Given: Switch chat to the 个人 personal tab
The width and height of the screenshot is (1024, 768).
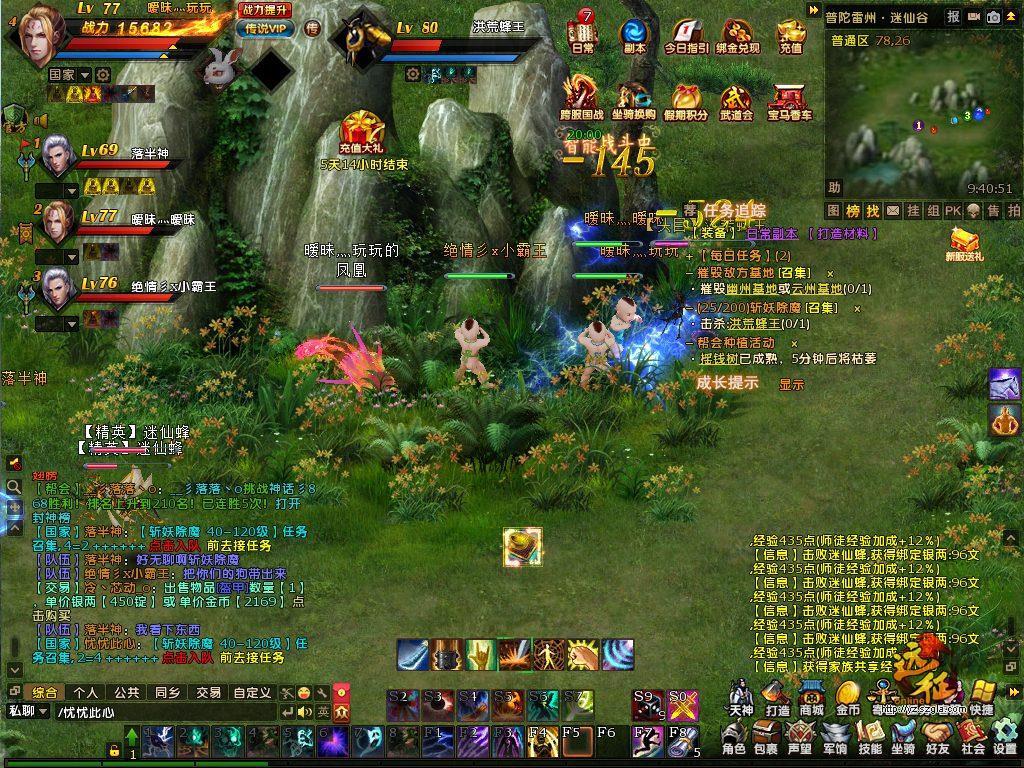Looking at the screenshot, I should [86, 692].
